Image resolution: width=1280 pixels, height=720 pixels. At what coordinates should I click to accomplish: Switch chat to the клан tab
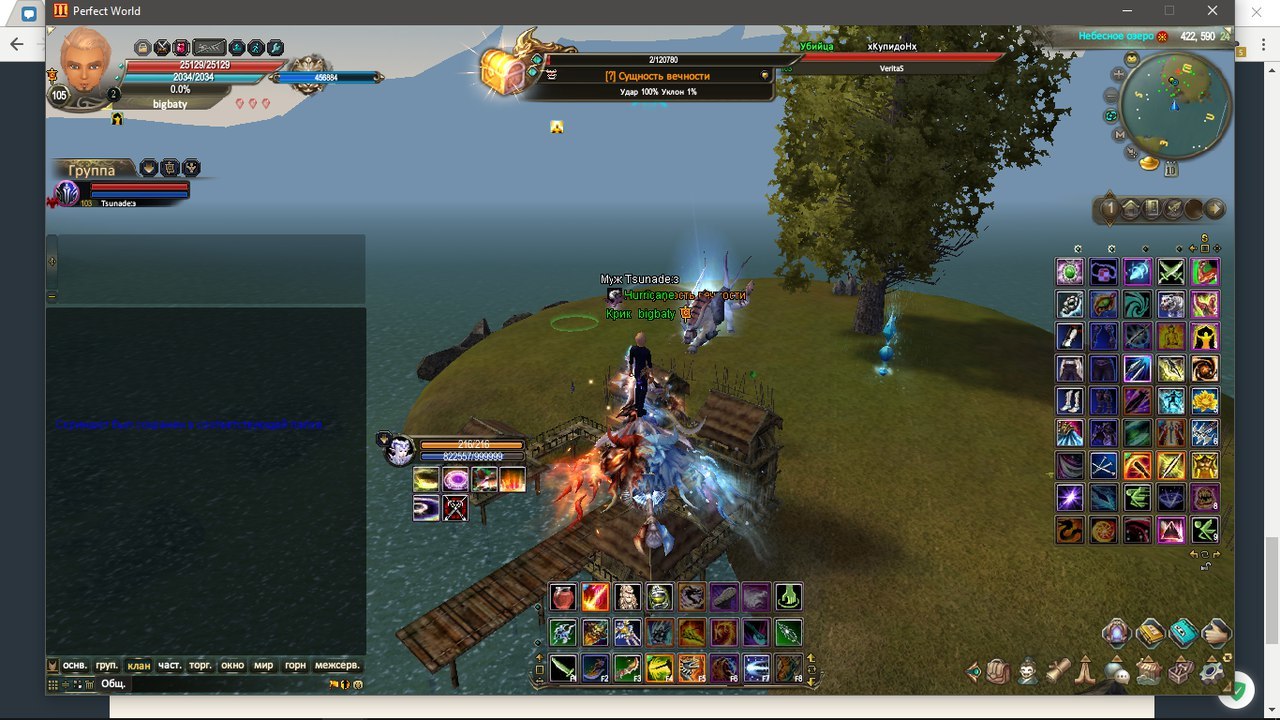point(139,665)
